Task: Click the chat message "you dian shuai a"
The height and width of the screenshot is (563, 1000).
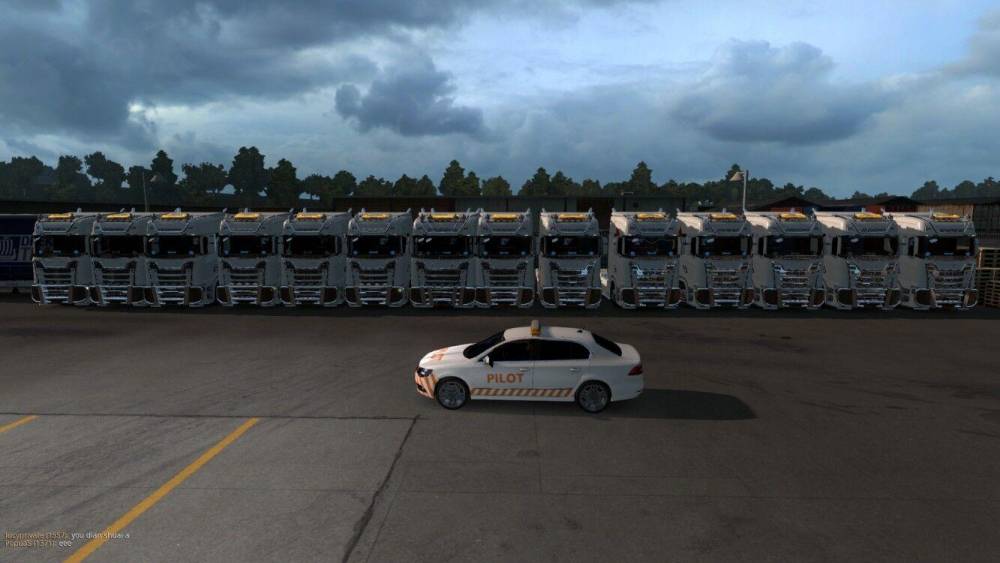Action: [x=99, y=535]
